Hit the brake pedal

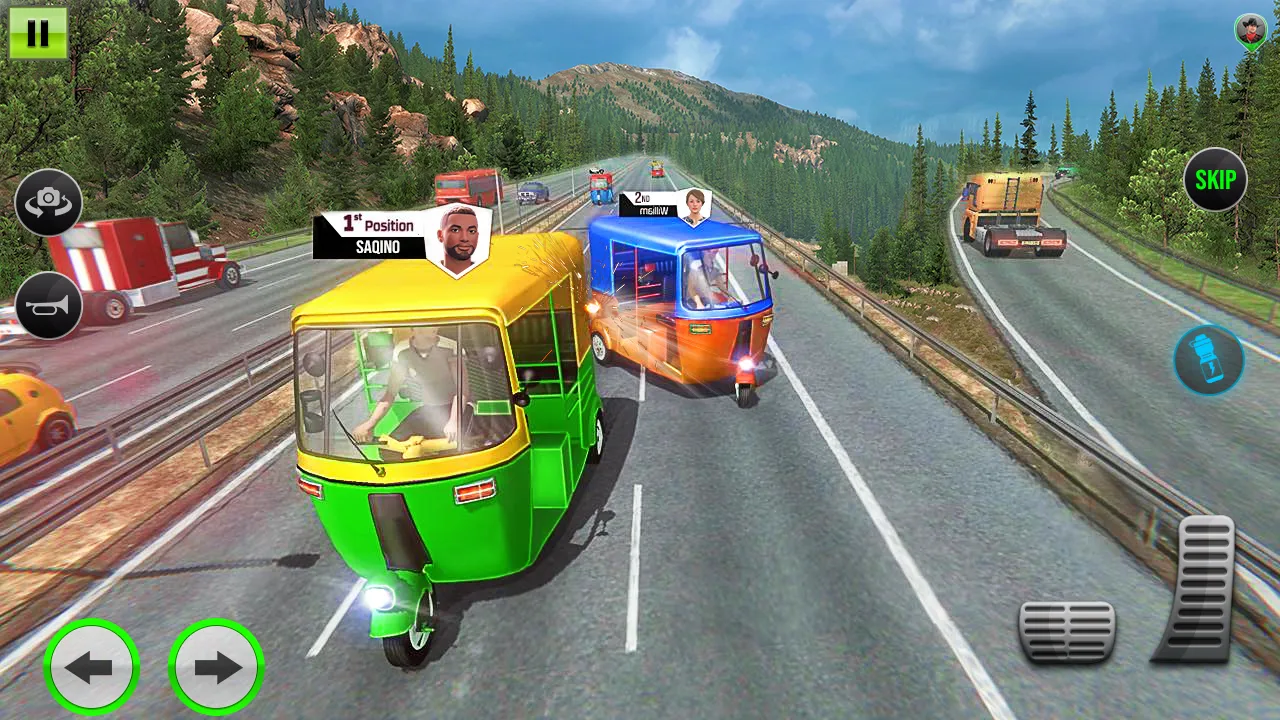pos(1067,632)
